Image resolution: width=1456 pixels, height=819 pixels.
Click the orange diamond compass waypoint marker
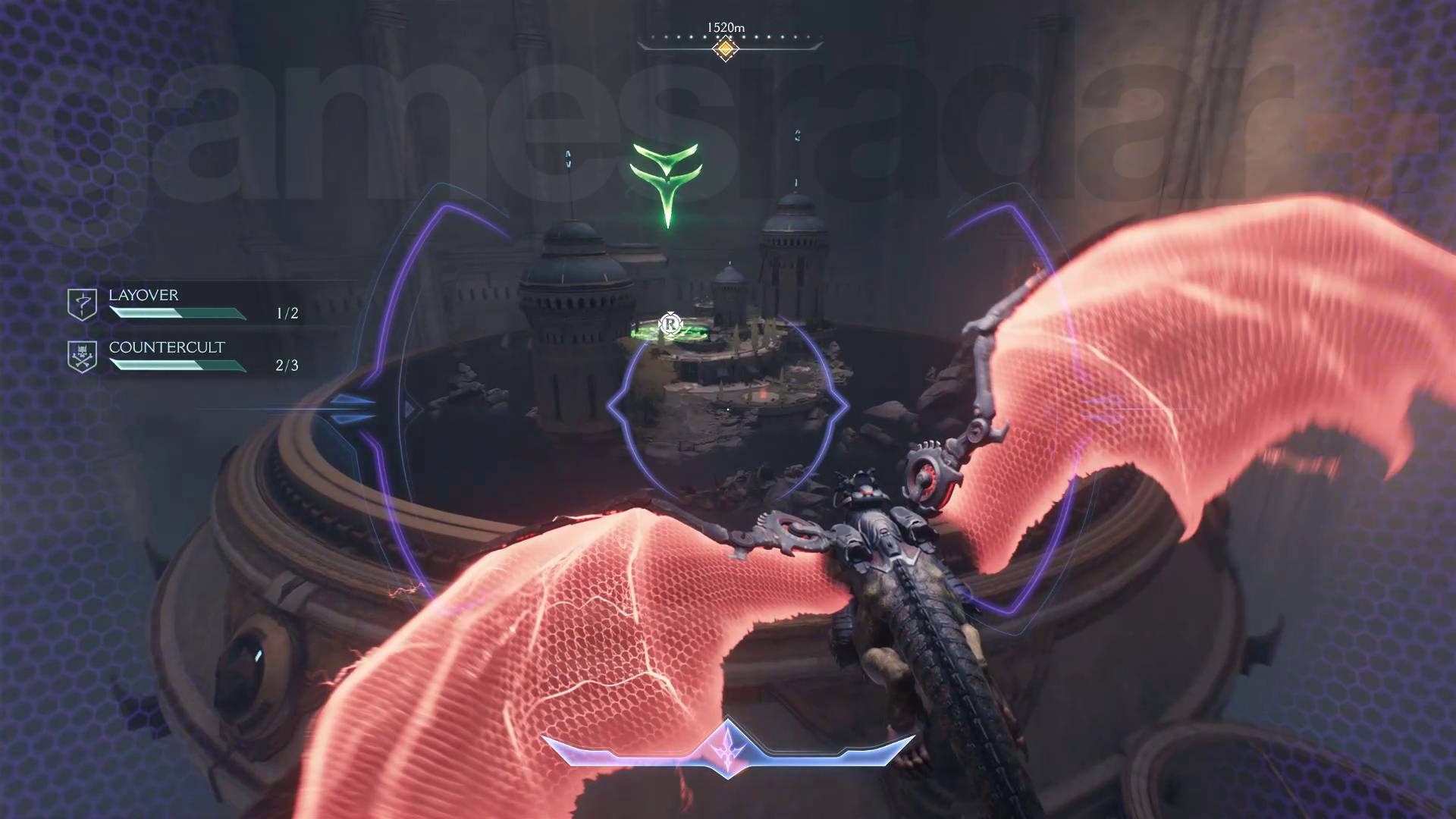(x=726, y=49)
